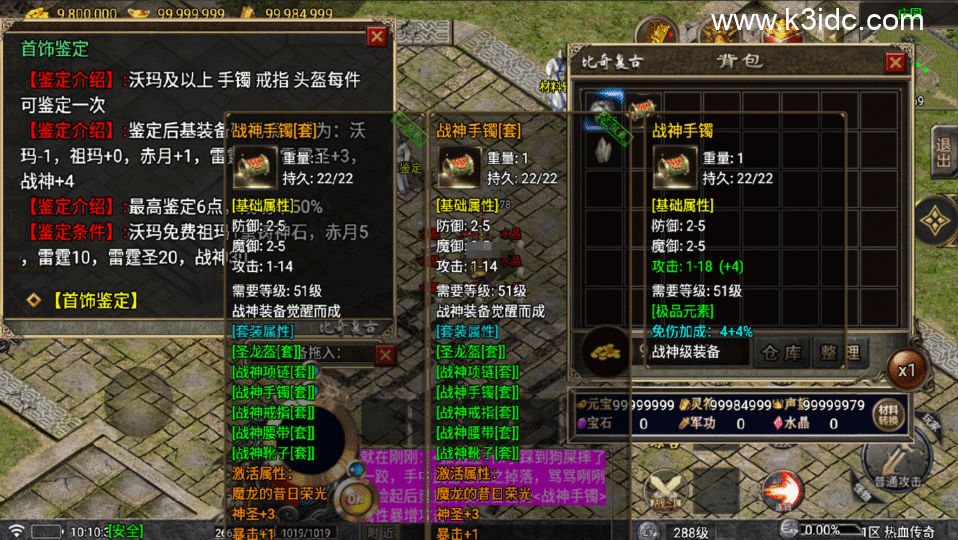This screenshot has width=958, height=540.
Task: Close the 首饰鉴定 appraisal panel
Action: click(376, 37)
